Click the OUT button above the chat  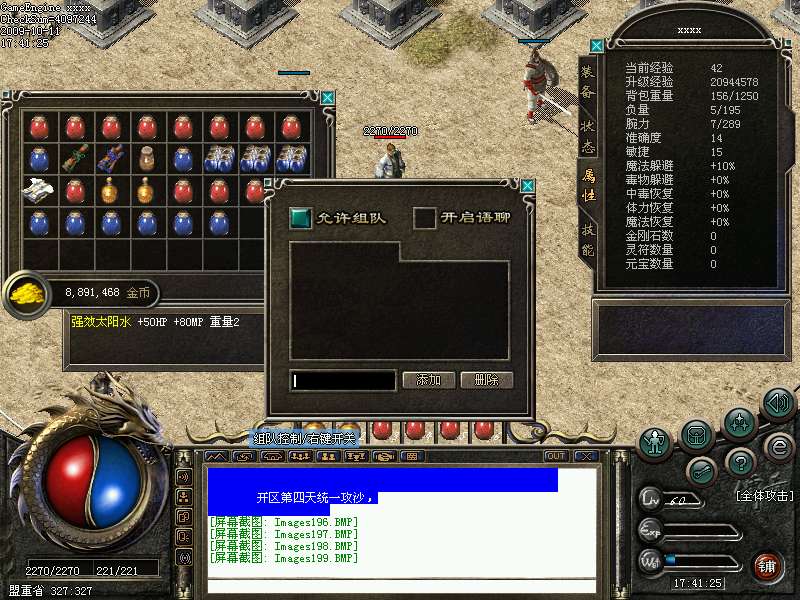point(556,456)
